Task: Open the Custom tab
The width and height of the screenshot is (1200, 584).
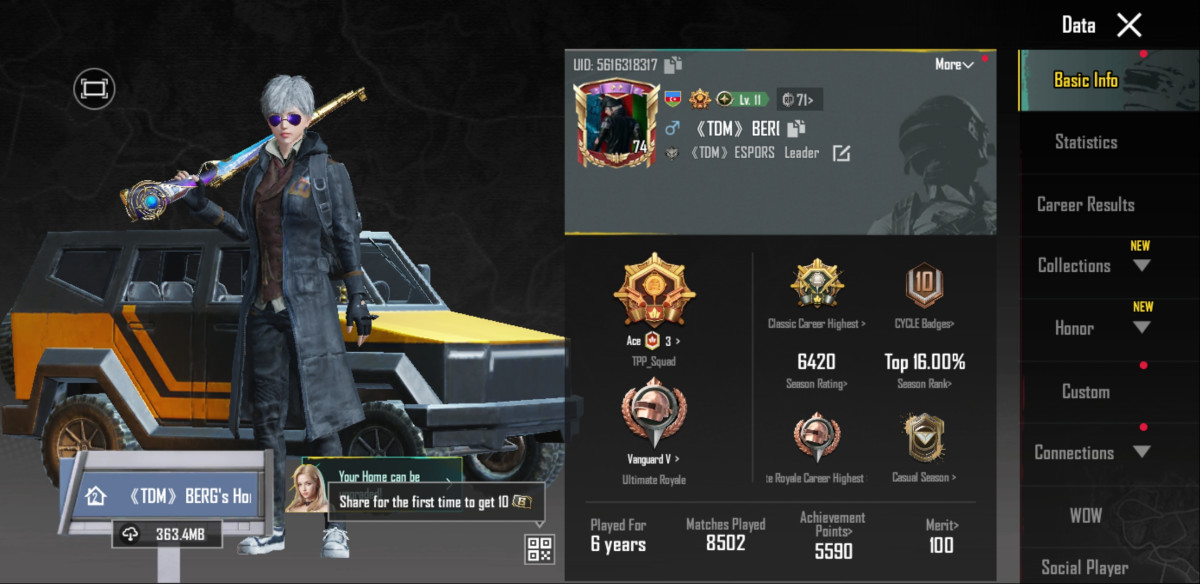Action: coord(1086,391)
